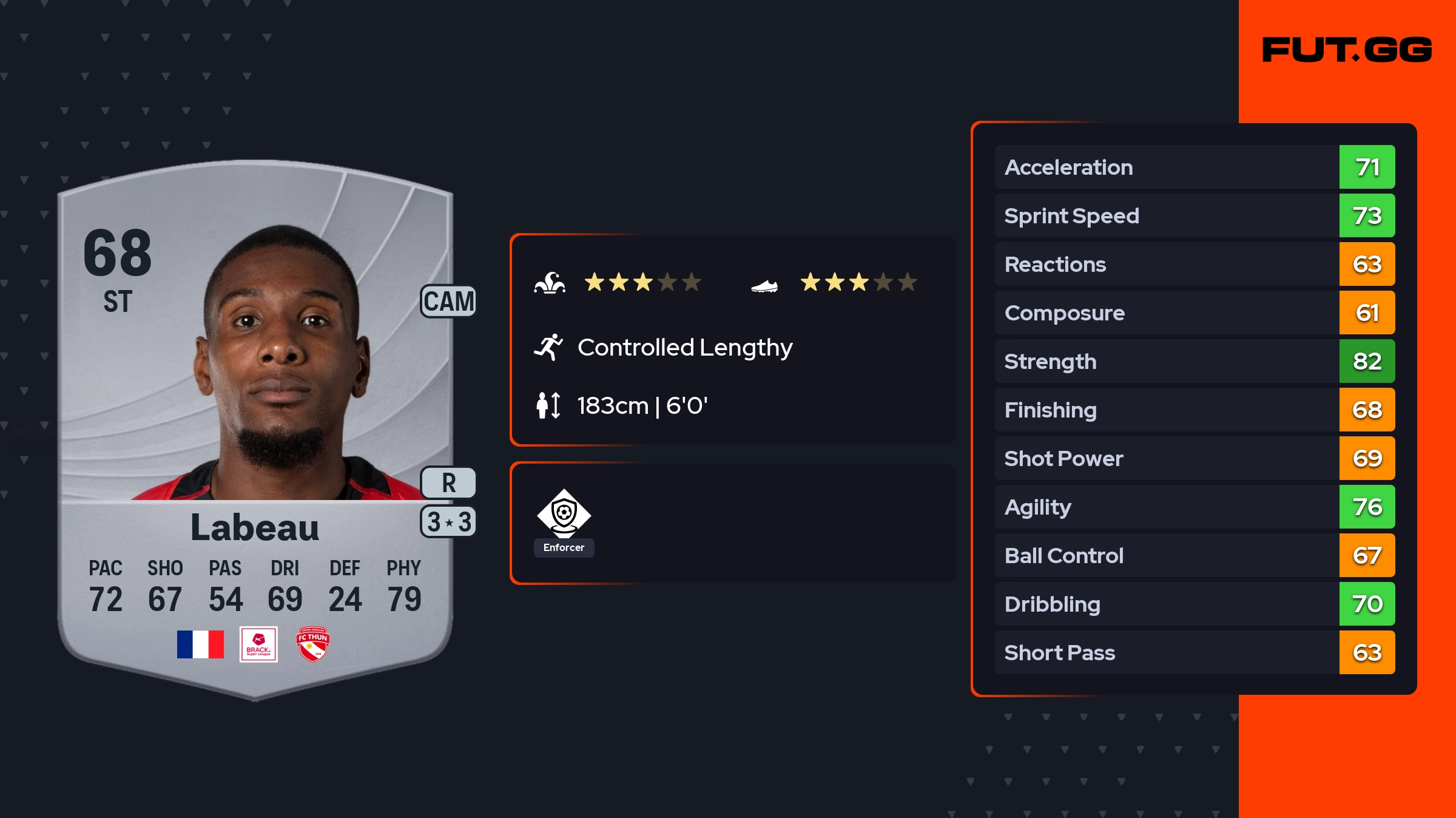Click the weak foot star rating
This screenshot has height=818, width=1456.
tap(858, 282)
